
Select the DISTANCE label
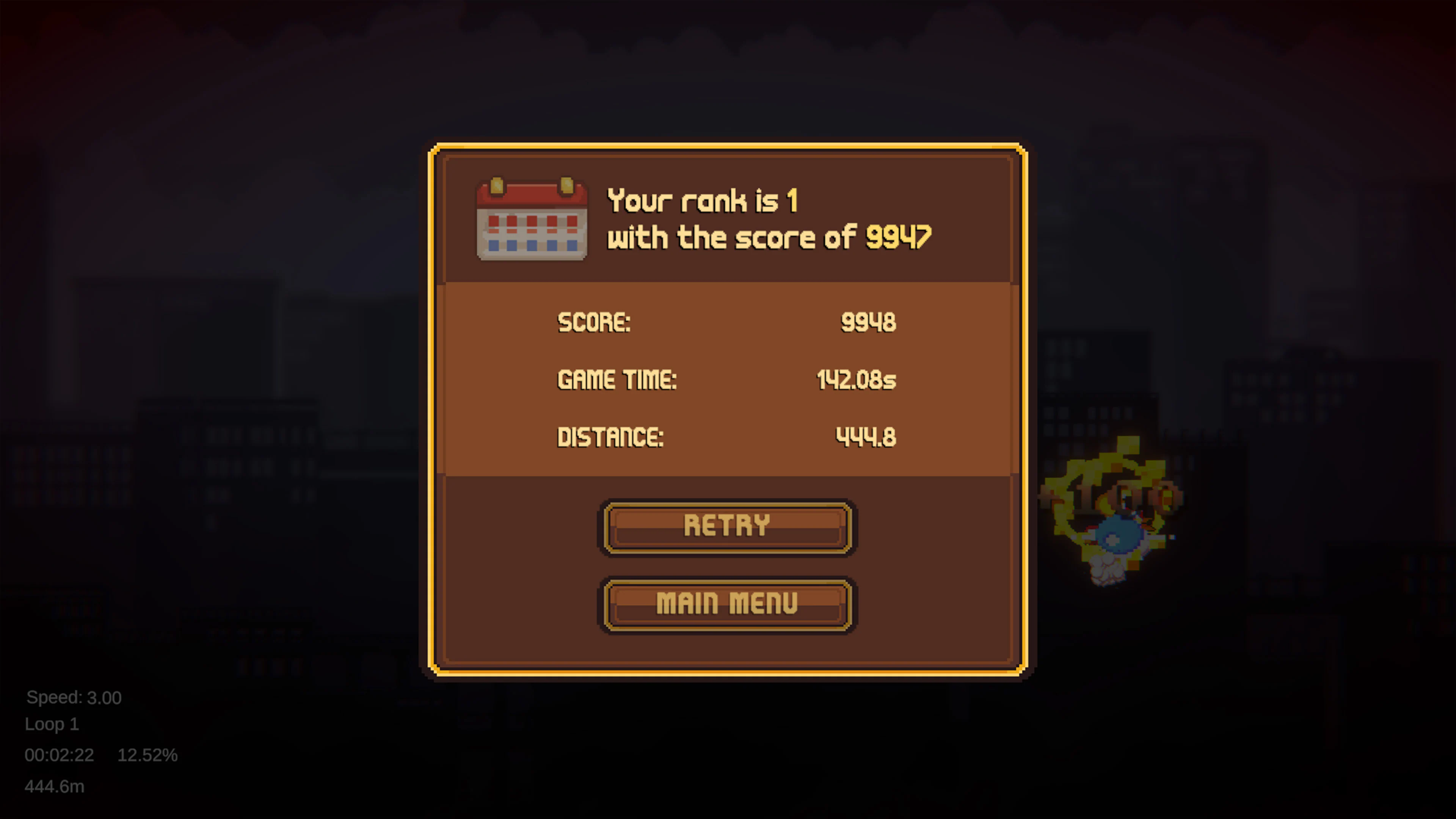(610, 437)
